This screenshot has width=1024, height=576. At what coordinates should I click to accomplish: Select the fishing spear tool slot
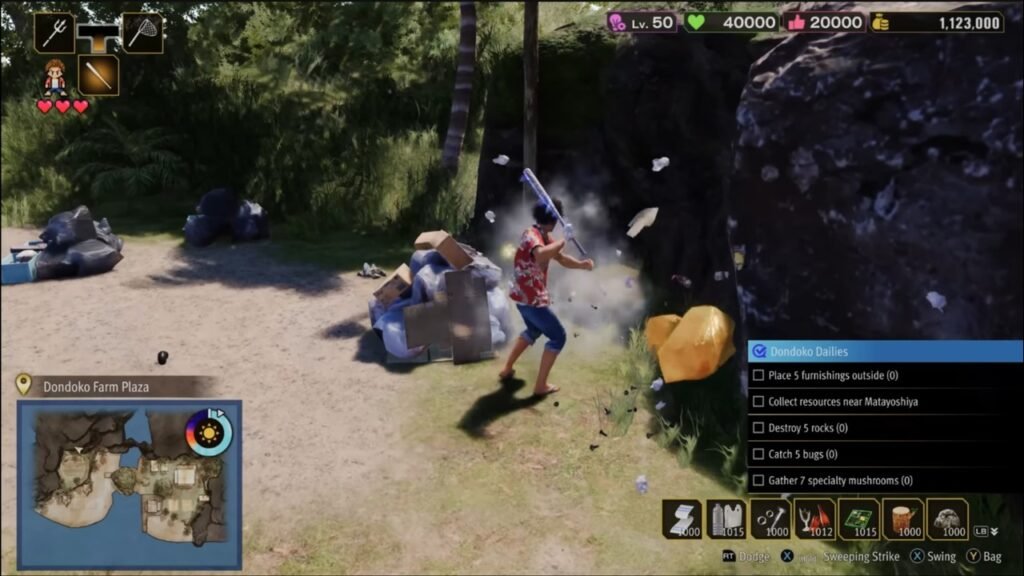[x=54, y=32]
